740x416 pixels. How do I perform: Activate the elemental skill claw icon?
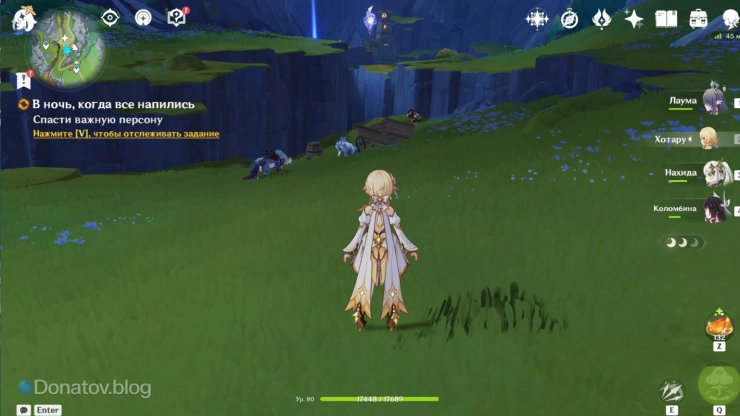(x=672, y=391)
